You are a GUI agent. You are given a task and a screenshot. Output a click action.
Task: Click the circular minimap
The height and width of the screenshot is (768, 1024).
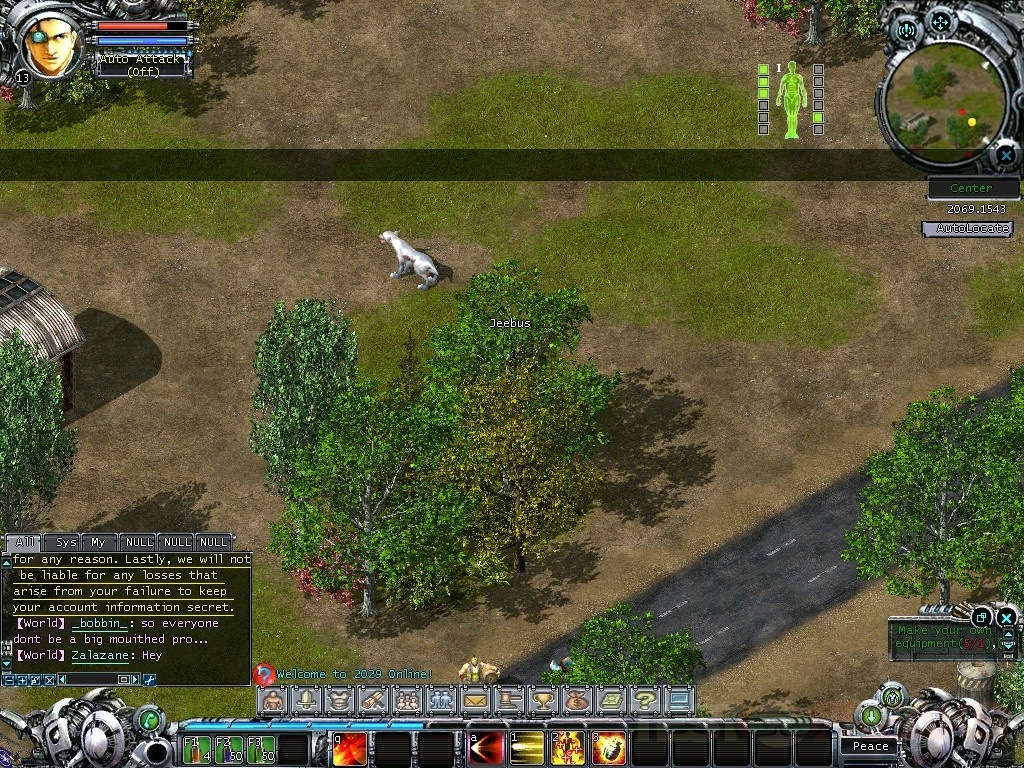tap(945, 100)
